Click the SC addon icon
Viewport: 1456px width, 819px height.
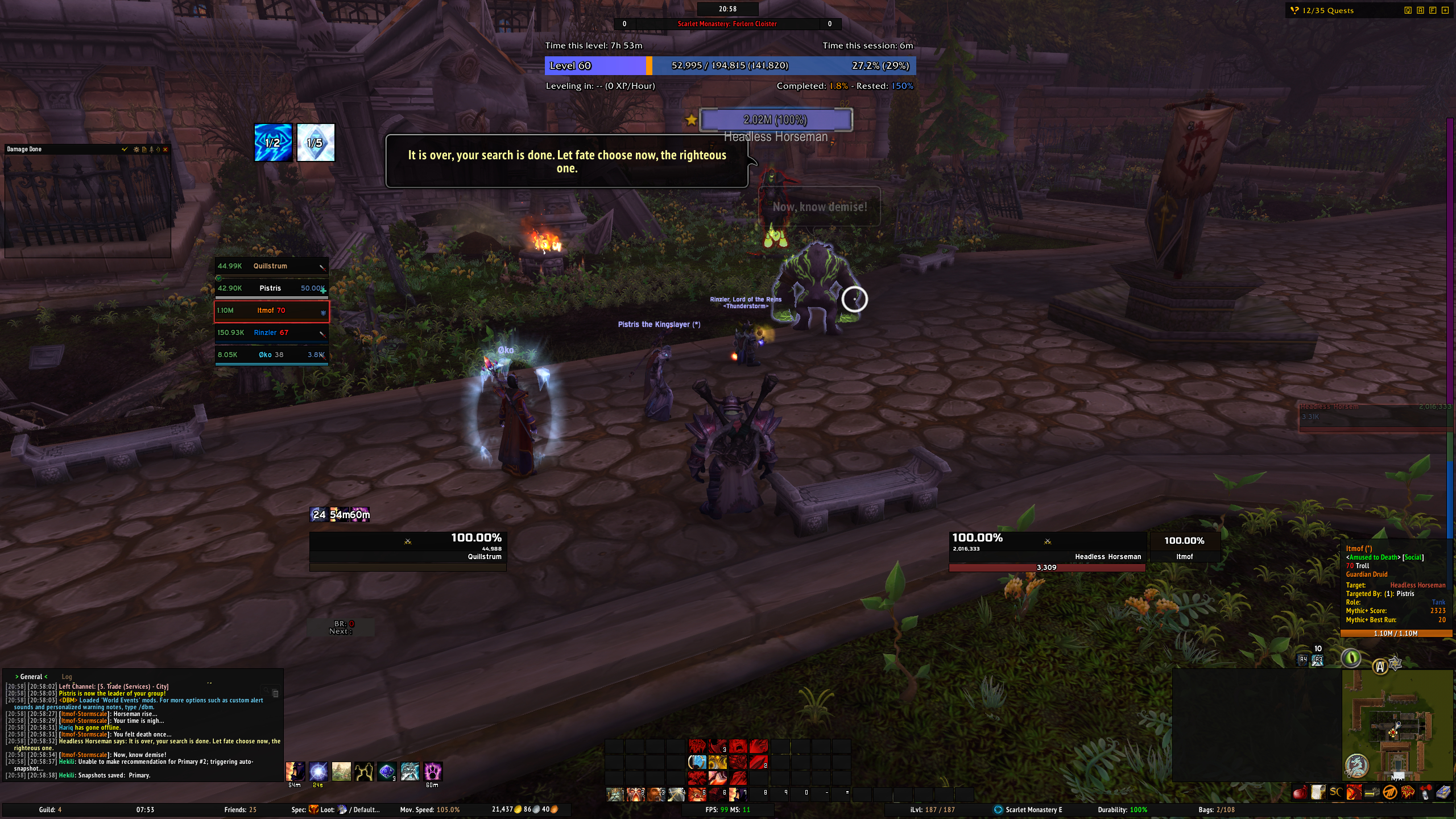(1335, 793)
